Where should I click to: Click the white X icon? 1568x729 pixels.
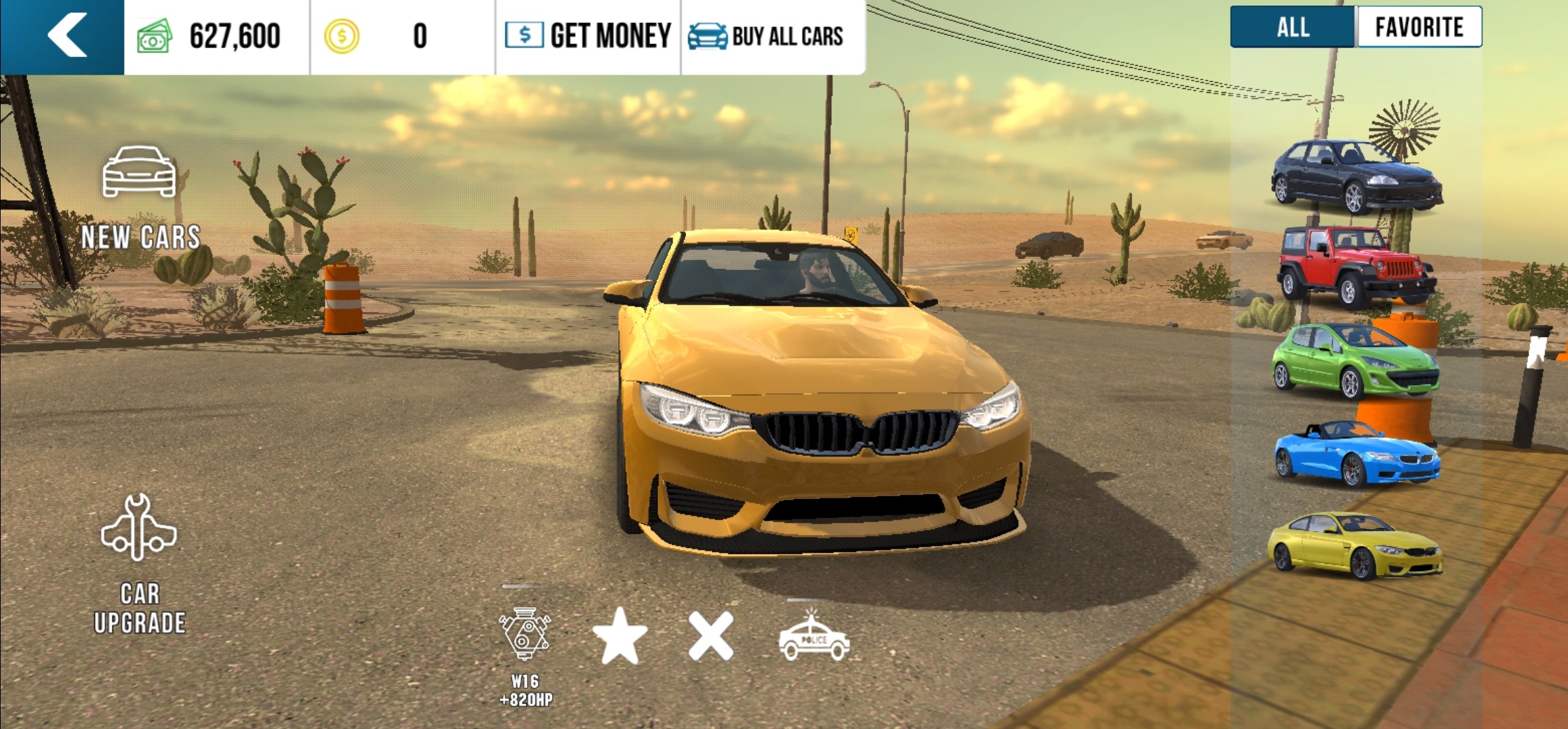(710, 636)
